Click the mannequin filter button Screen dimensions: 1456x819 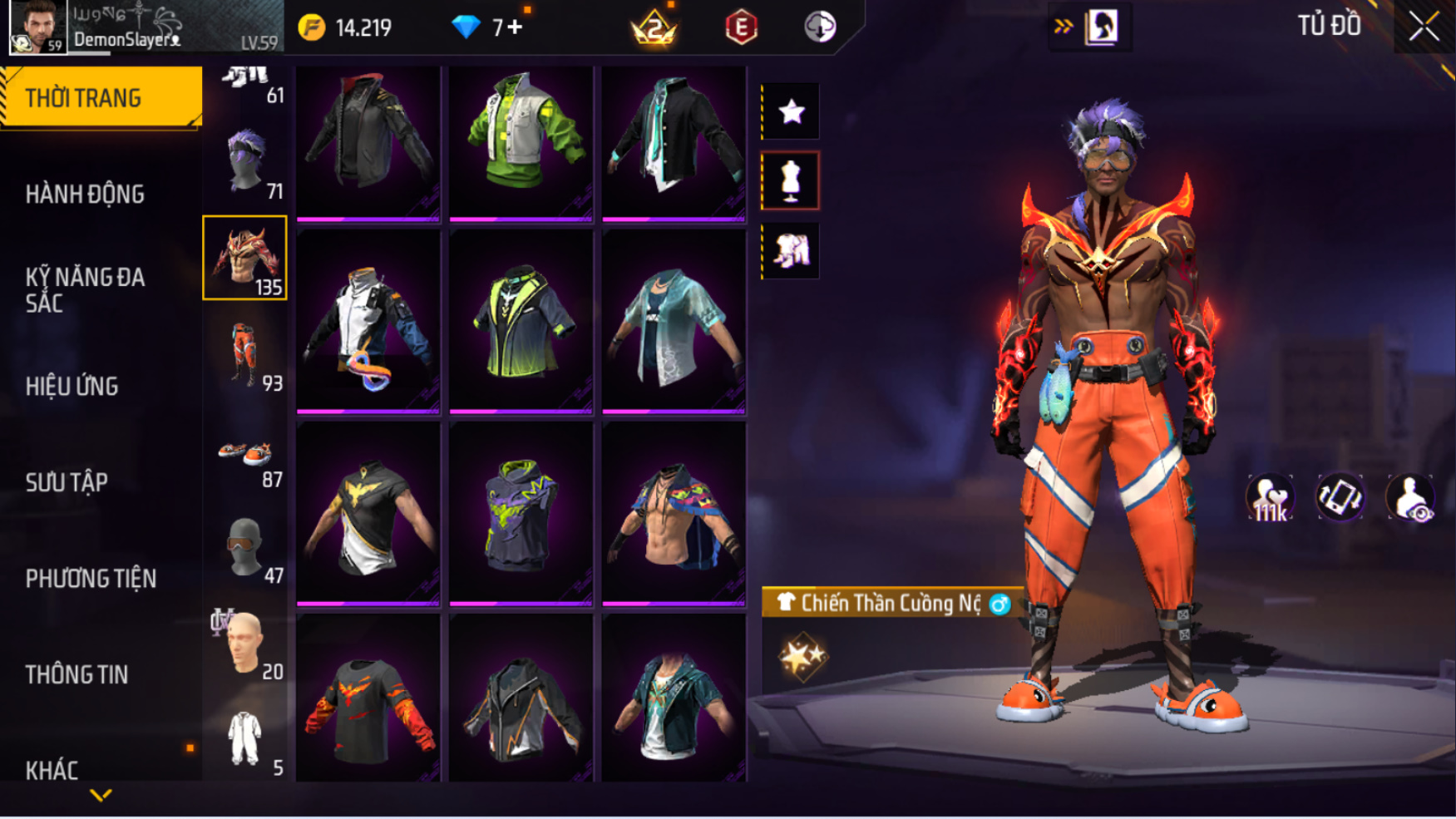click(x=790, y=180)
